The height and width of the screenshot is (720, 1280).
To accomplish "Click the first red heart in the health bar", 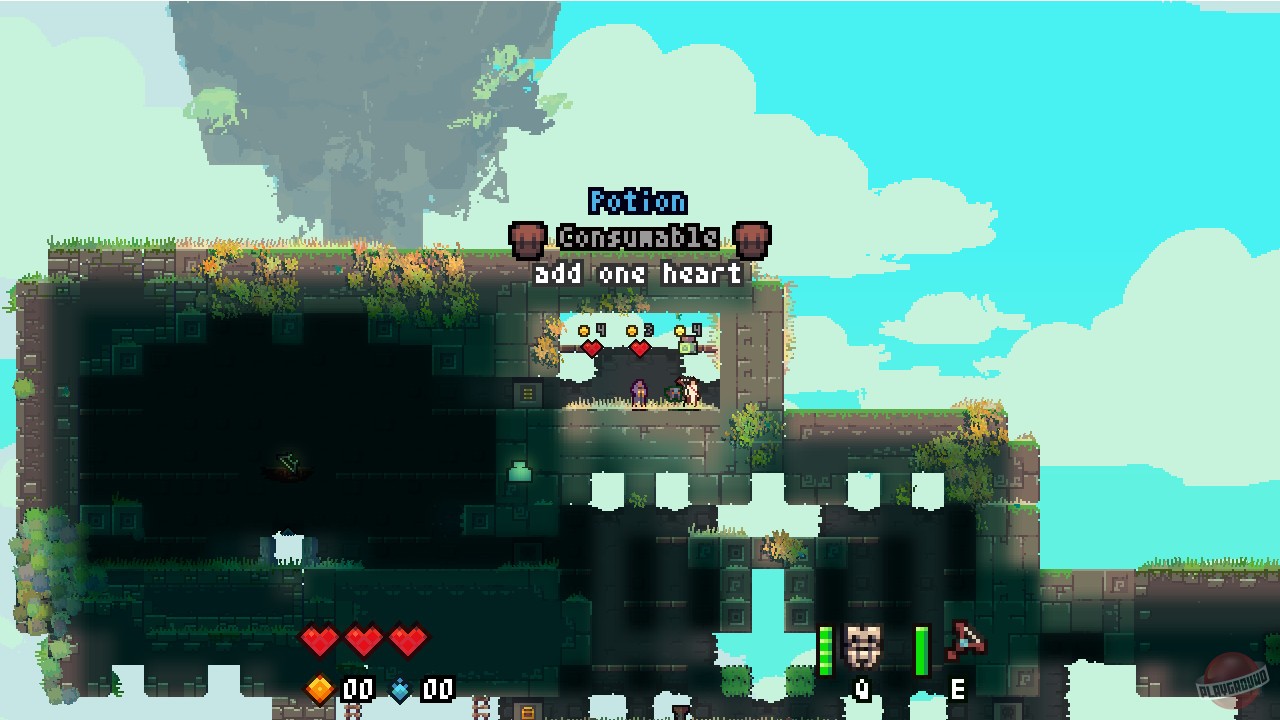I will pyautogui.click(x=318, y=642).
